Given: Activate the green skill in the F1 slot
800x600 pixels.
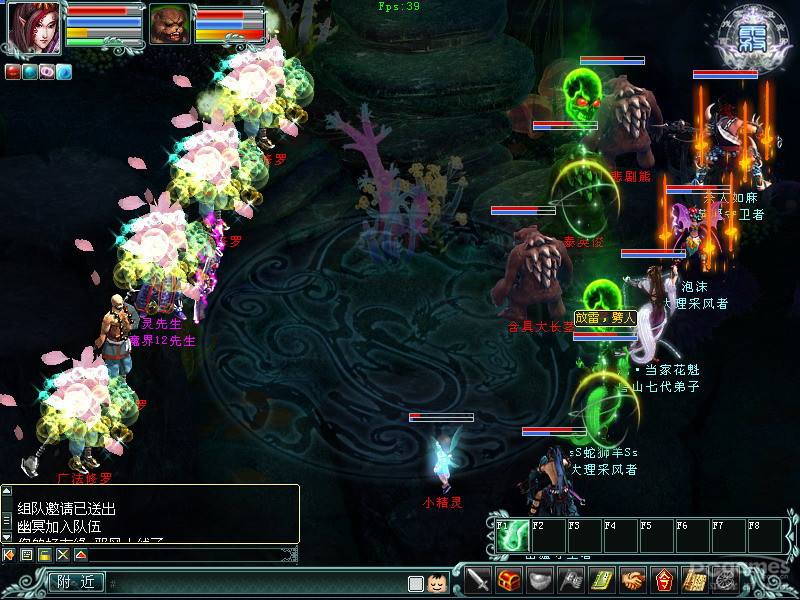Looking at the screenshot, I should pyautogui.click(x=511, y=537).
